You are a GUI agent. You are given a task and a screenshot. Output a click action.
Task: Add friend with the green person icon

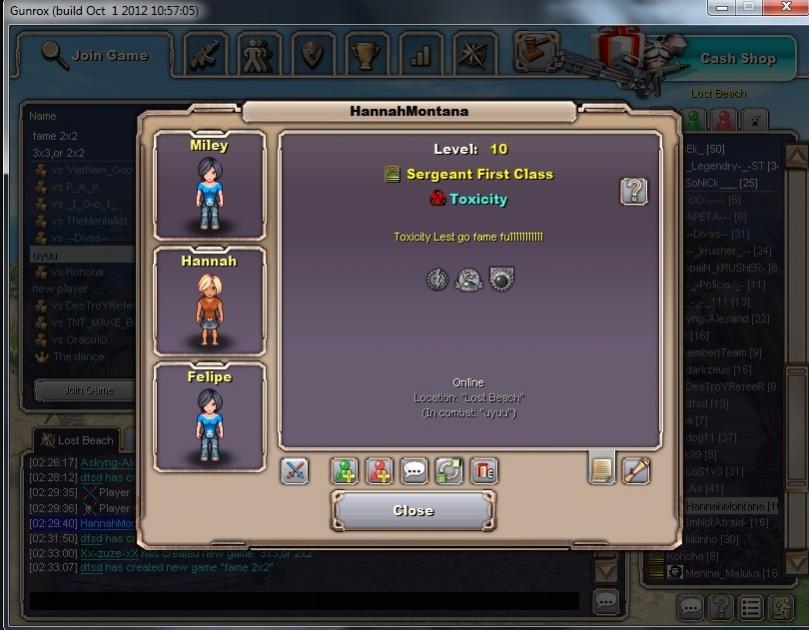pyautogui.click(x=344, y=471)
